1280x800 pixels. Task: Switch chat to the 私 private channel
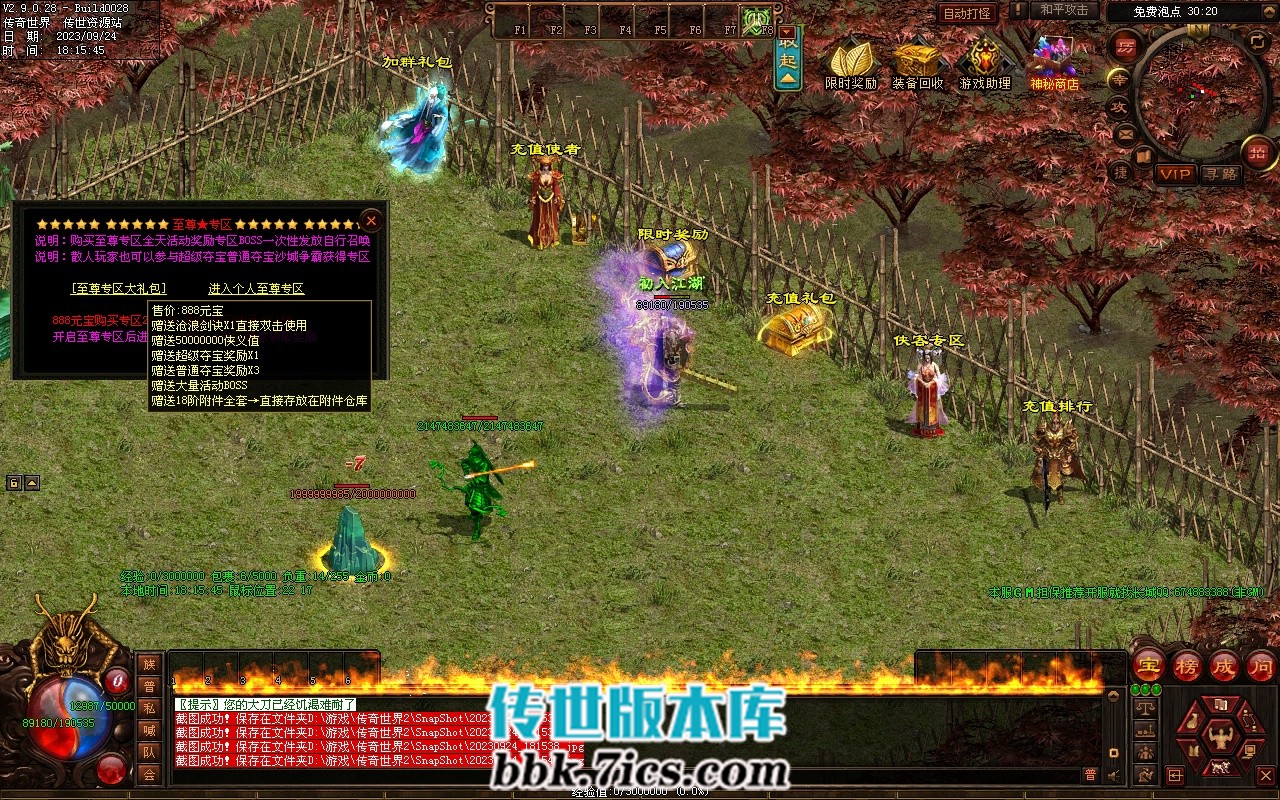[149, 708]
